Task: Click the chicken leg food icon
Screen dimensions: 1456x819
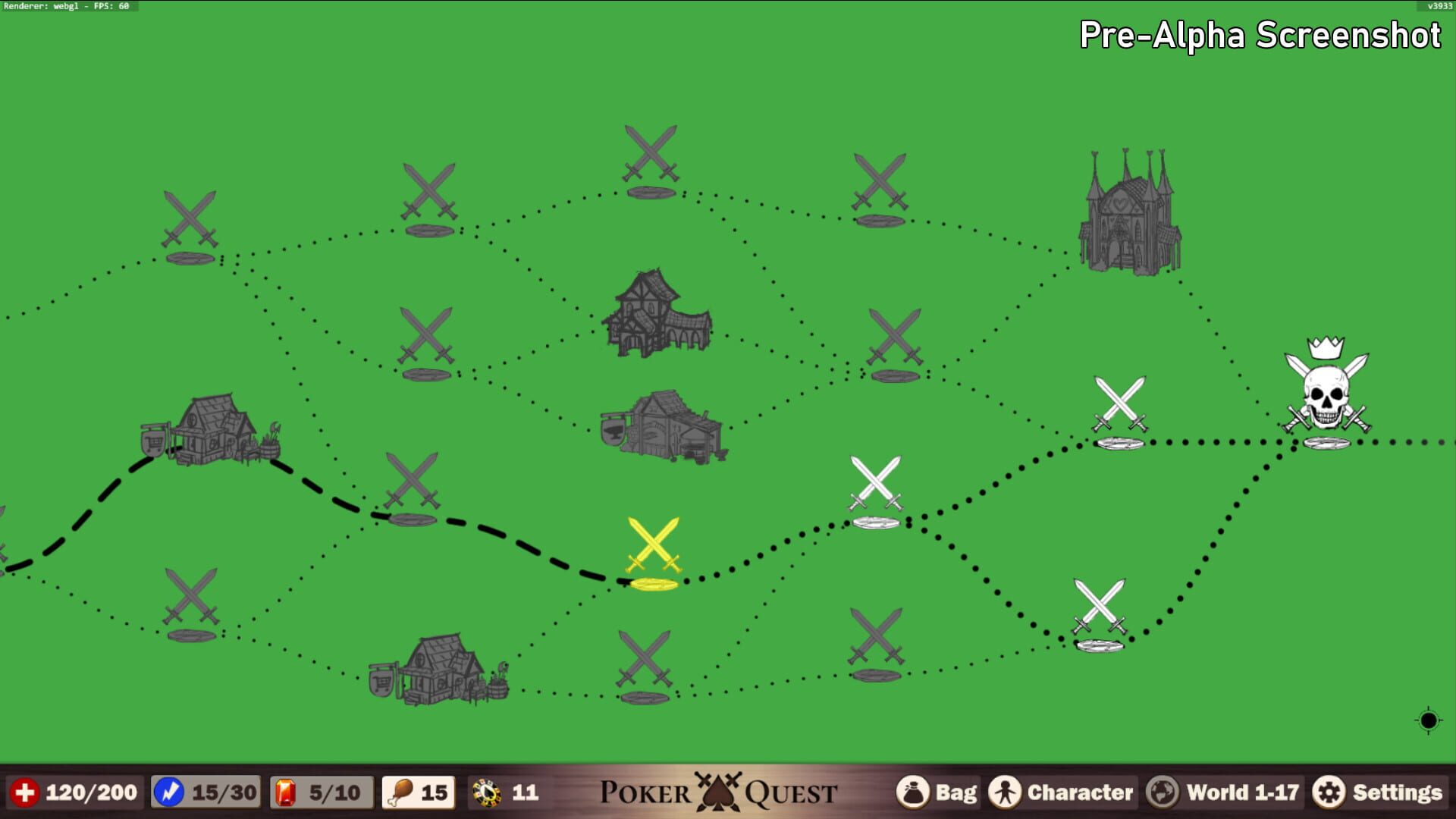Action: coord(400,792)
